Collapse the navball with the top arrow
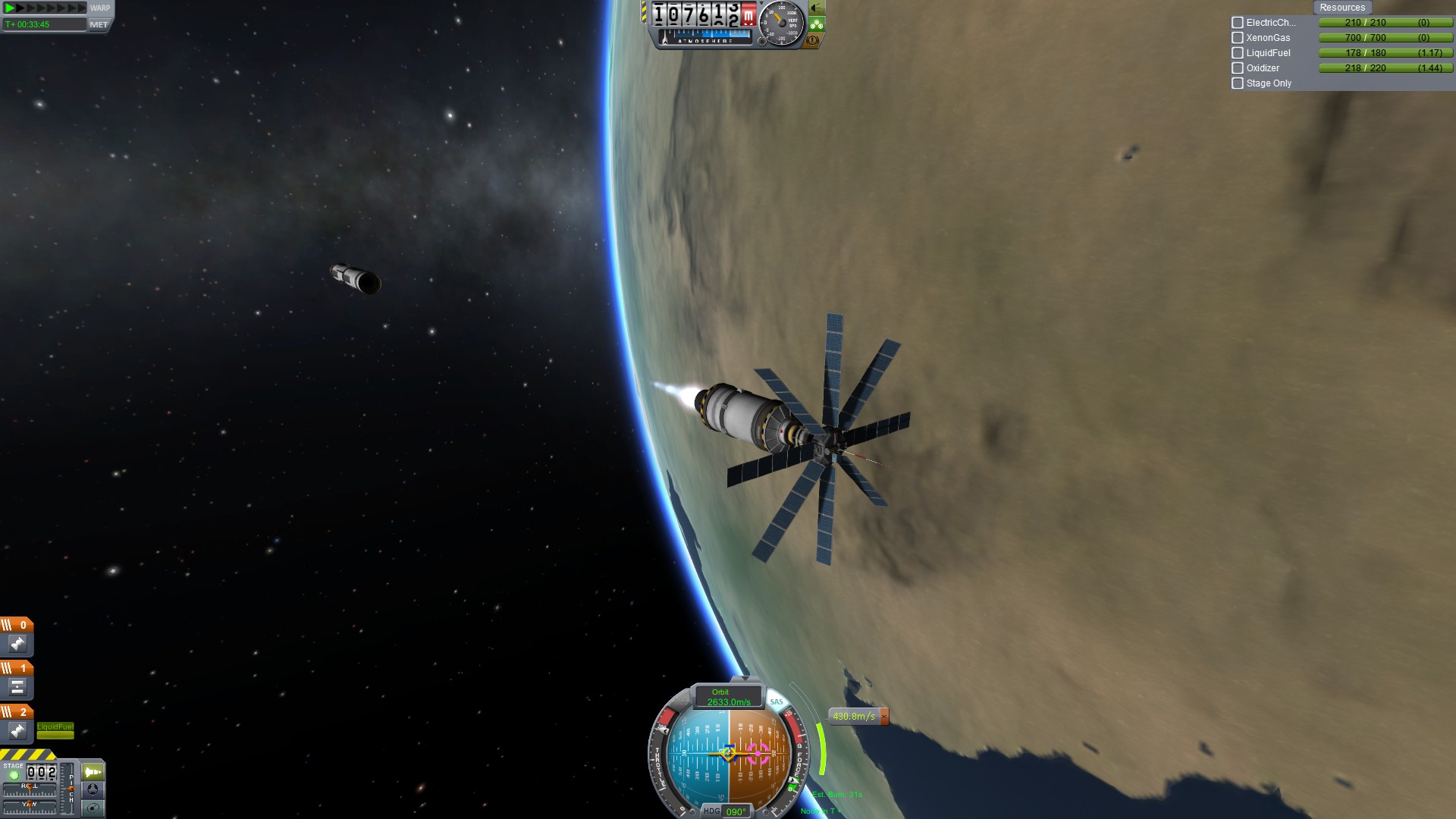The image size is (1456, 819). [x=744, y=677]
